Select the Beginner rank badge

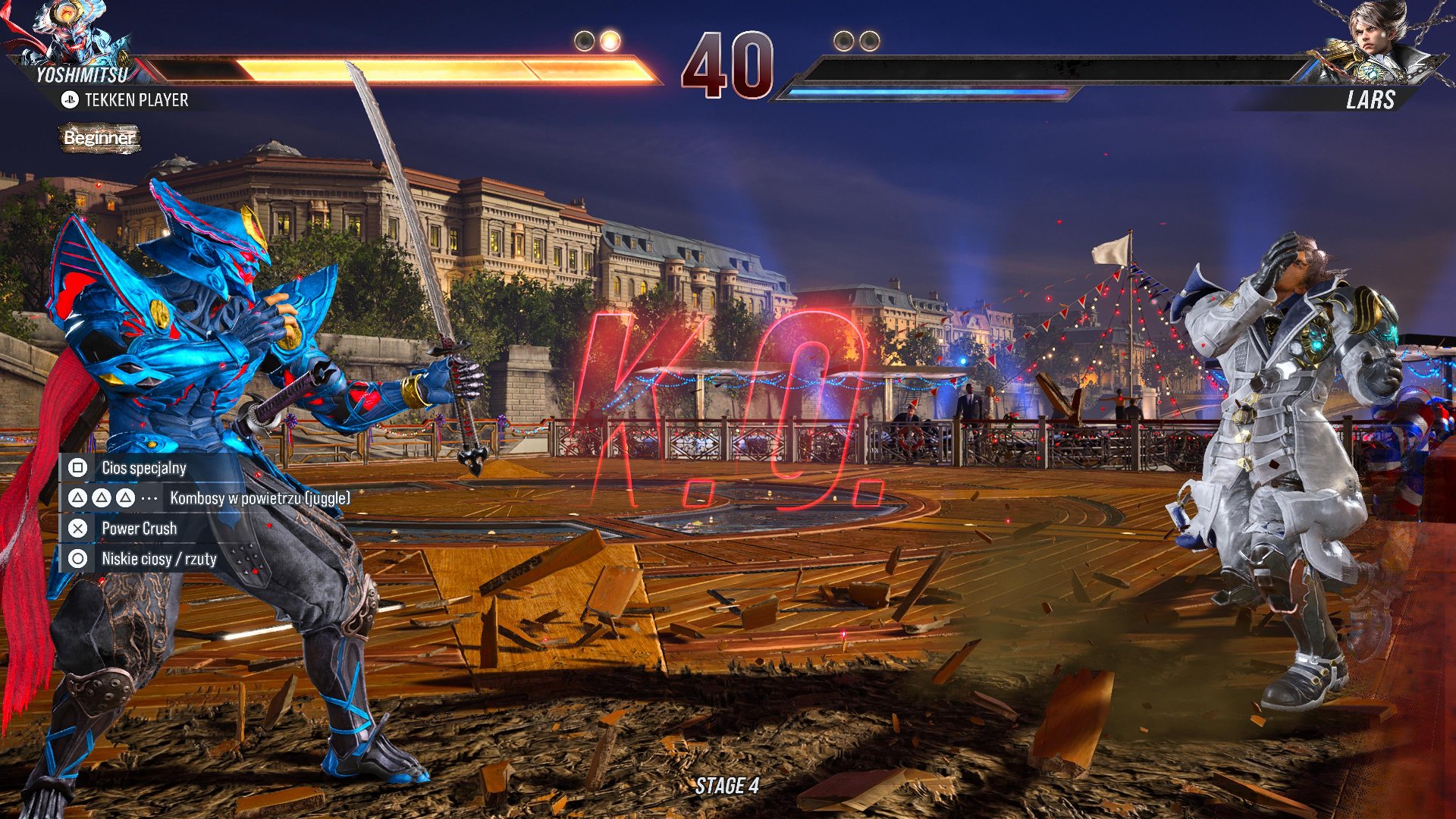pyautogui.click(x=99, y=138)
